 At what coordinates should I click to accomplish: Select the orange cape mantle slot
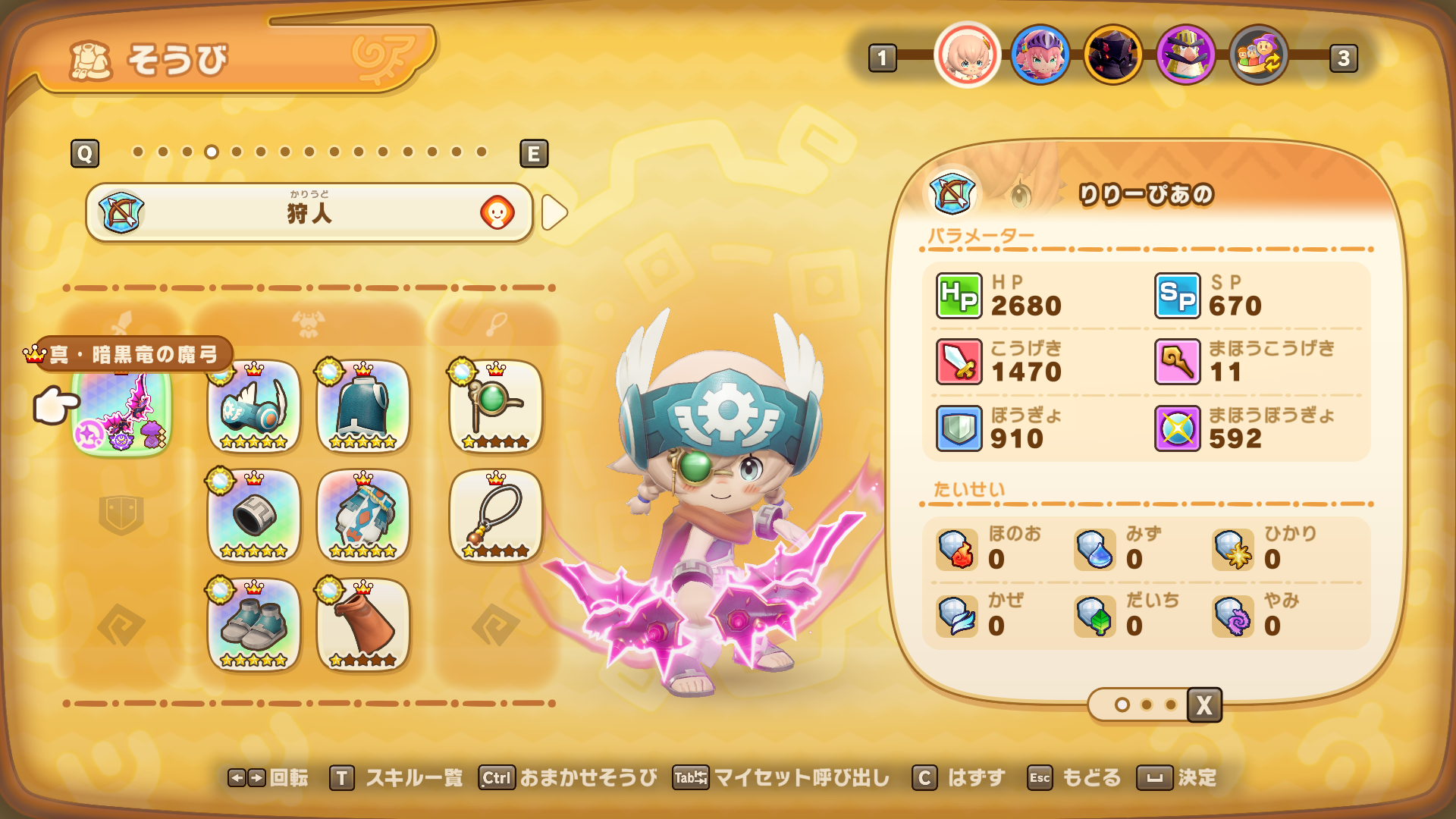click(363, 626)
